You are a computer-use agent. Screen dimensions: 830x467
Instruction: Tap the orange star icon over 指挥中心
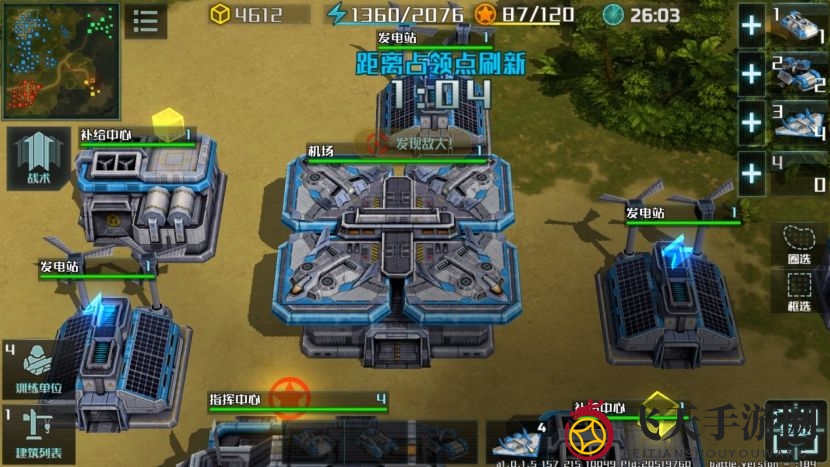coord(290,396)
